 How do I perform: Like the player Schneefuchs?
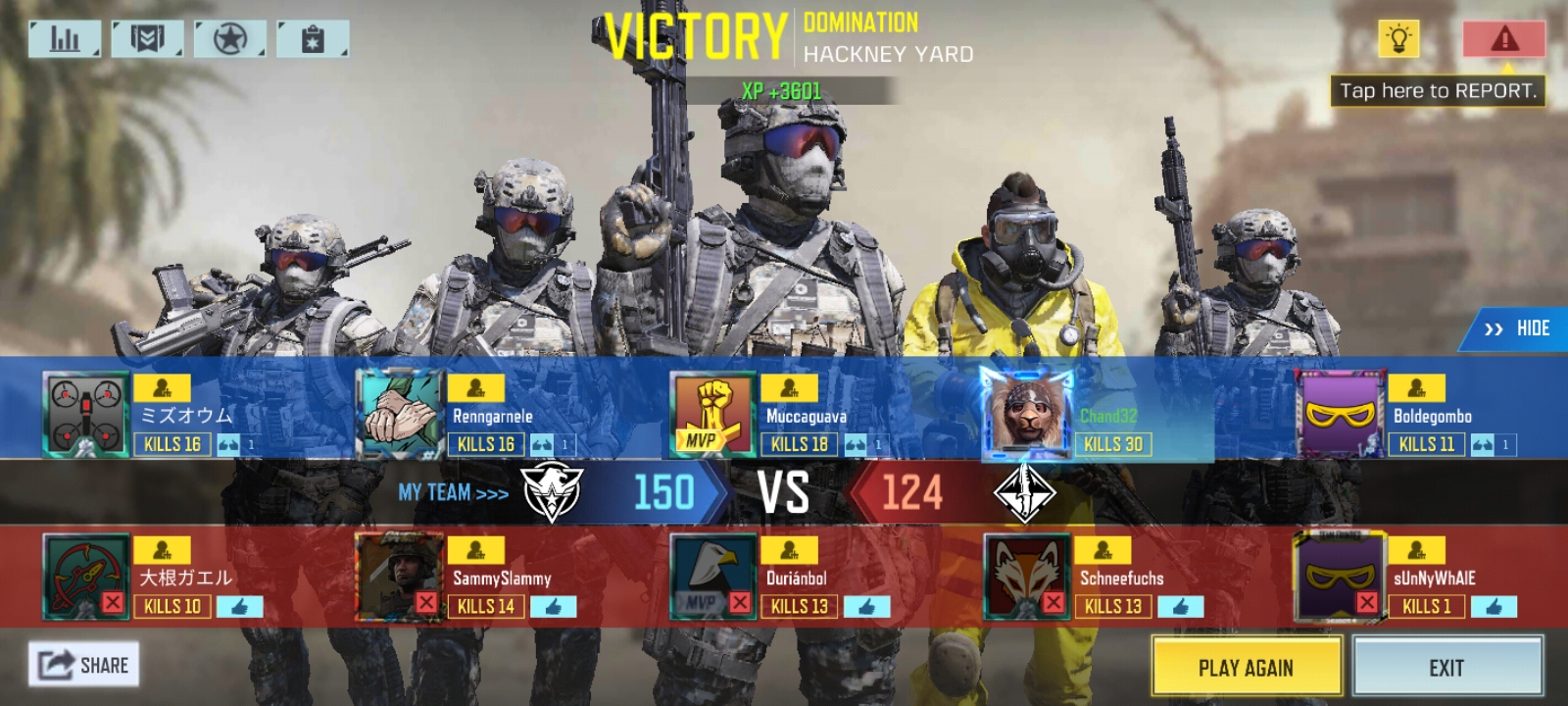point(1180,607)
